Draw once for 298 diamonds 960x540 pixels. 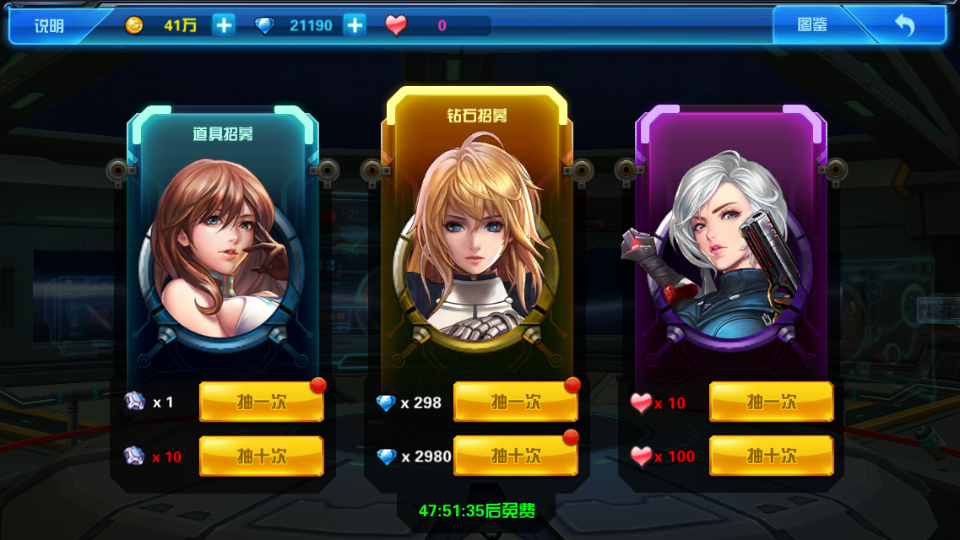(516, 402)
